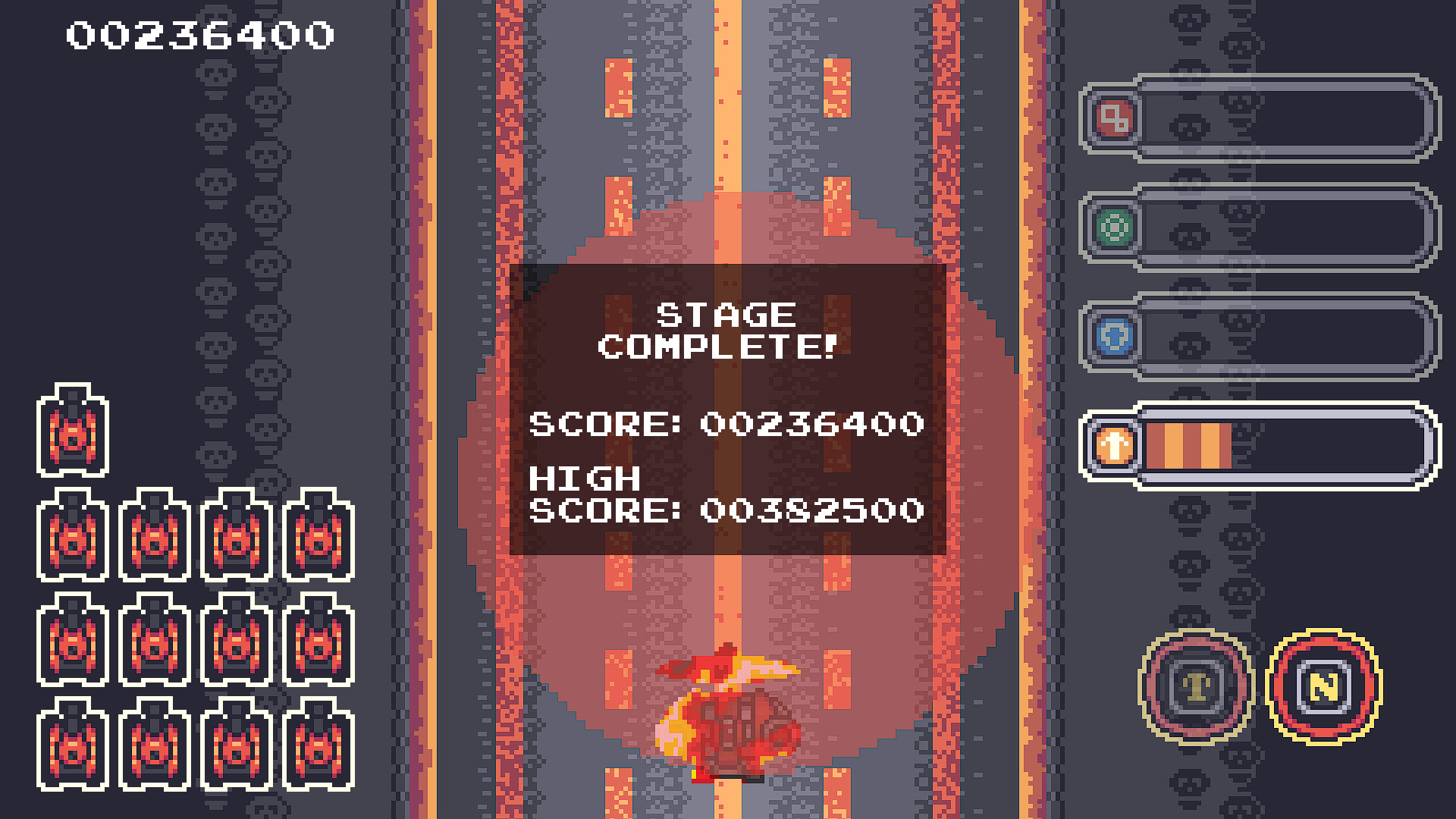Click the orange upgrade arrow icon
1456x819 pixels.
point(1112,447)
